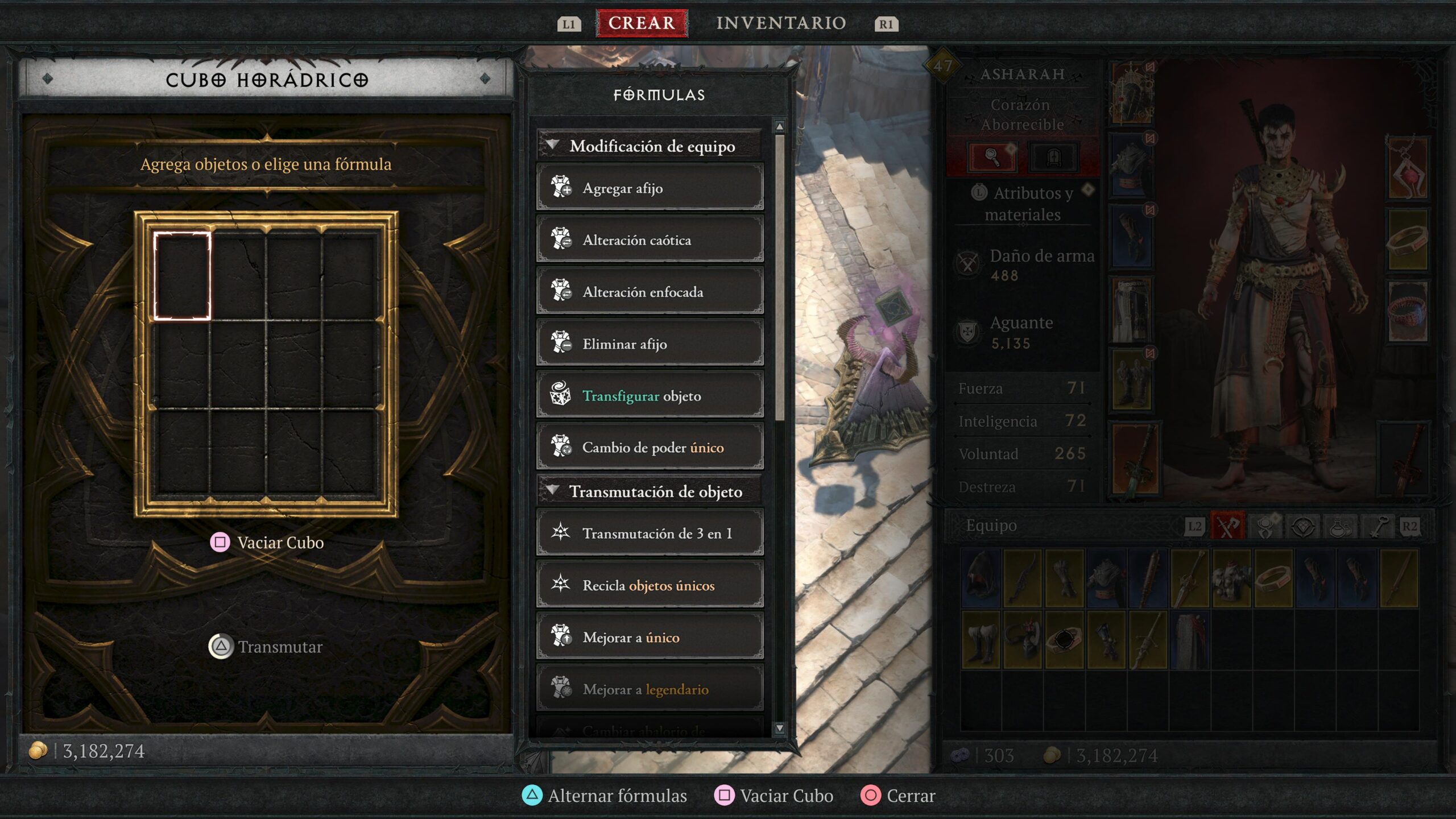Click the formulas list scroll-down arrow
The image size is (1456, 819).
click(779, 728)
